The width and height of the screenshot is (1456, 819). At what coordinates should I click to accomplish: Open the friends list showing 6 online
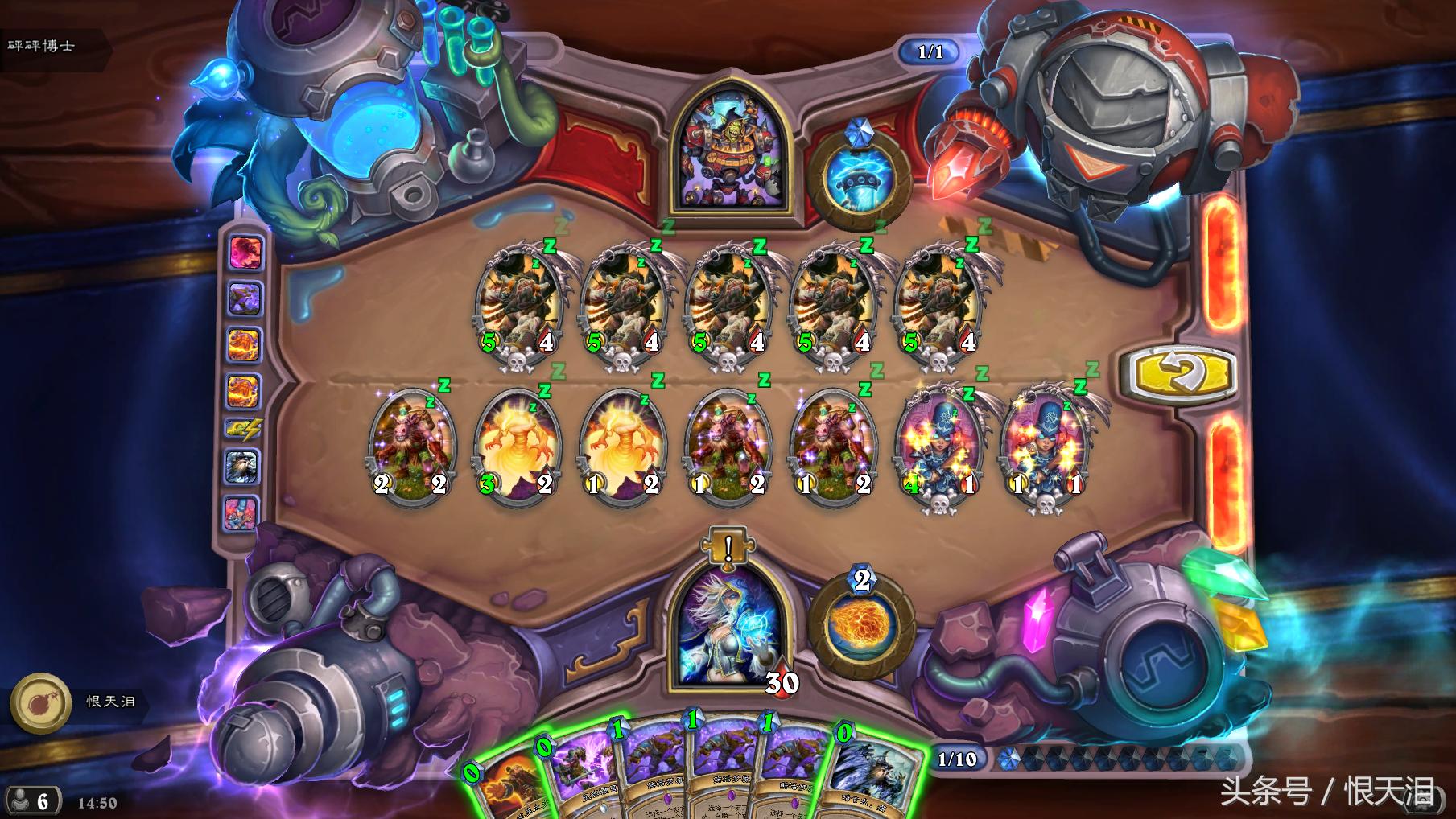coord(32,800)
